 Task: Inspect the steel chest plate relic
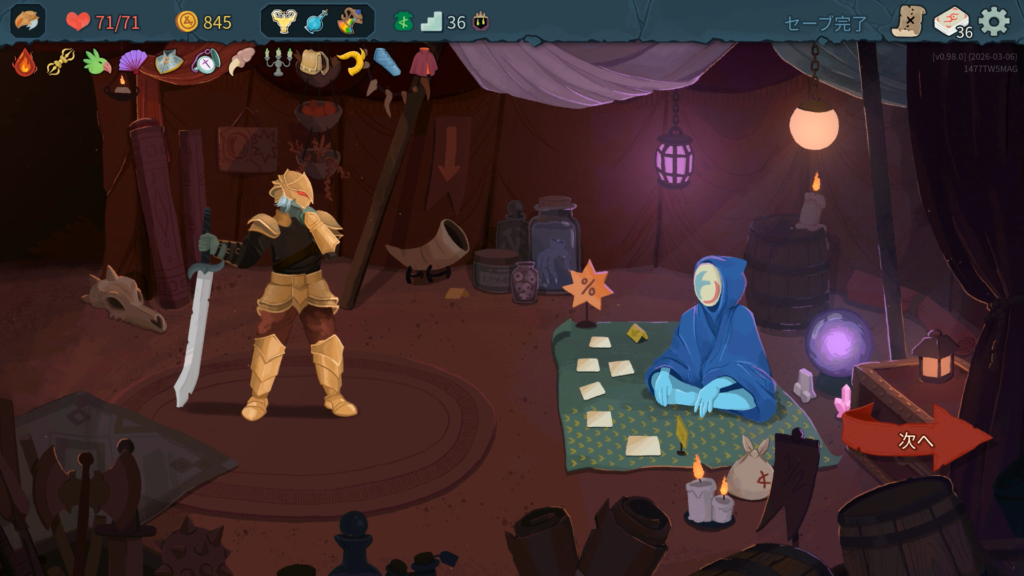(x=168, y=62)
